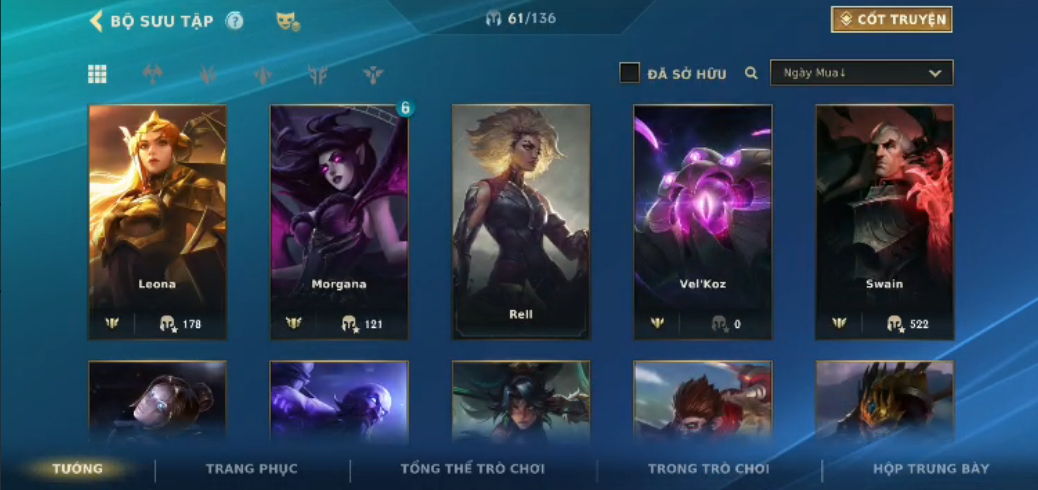The image size is (1038, 490).
Task: Pick the Swain champion card
Action: (884, 222)
